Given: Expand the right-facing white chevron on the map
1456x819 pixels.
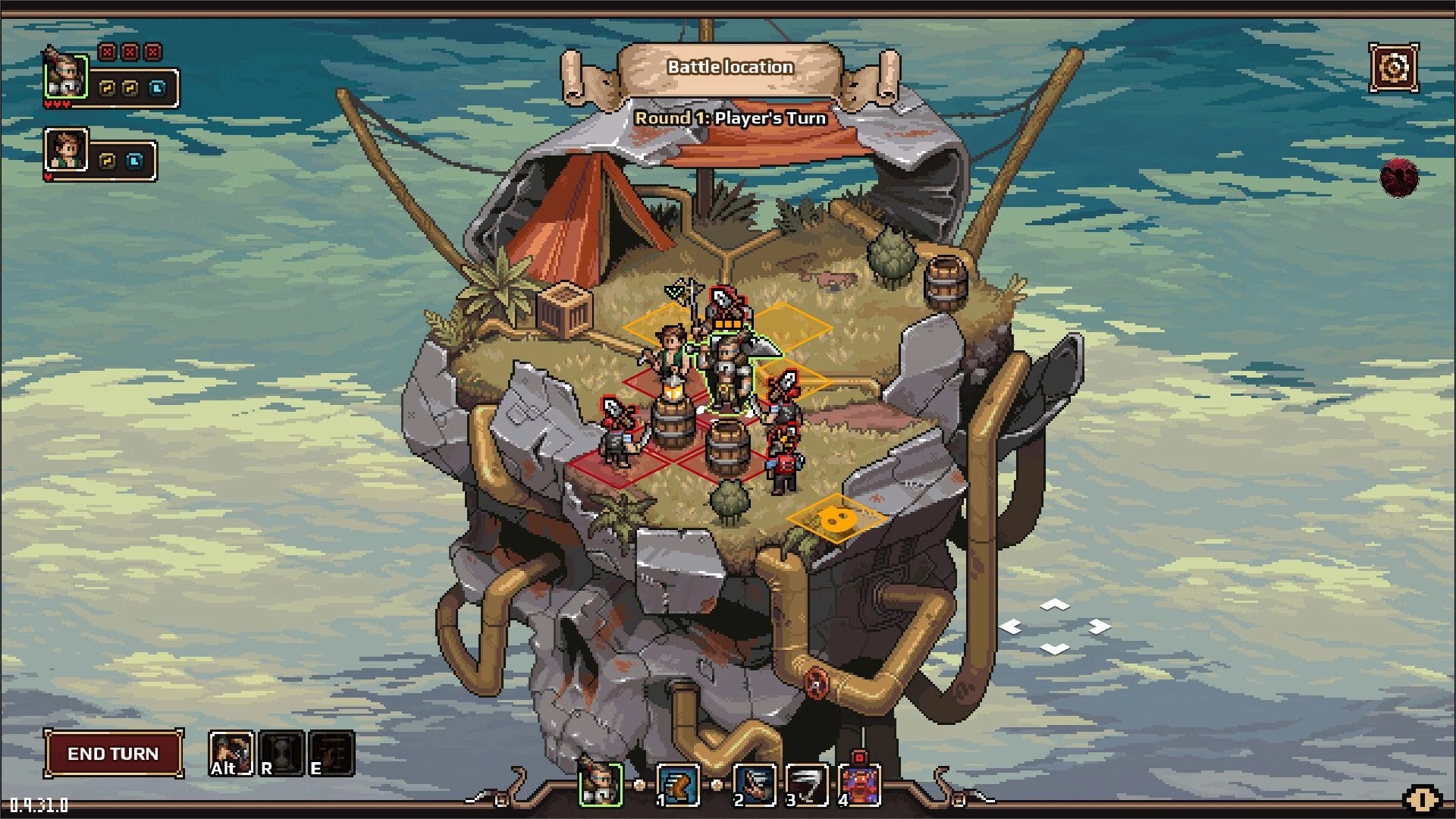Looking at the screenshot, I should pyautogui.click(x=1098, y=626).
